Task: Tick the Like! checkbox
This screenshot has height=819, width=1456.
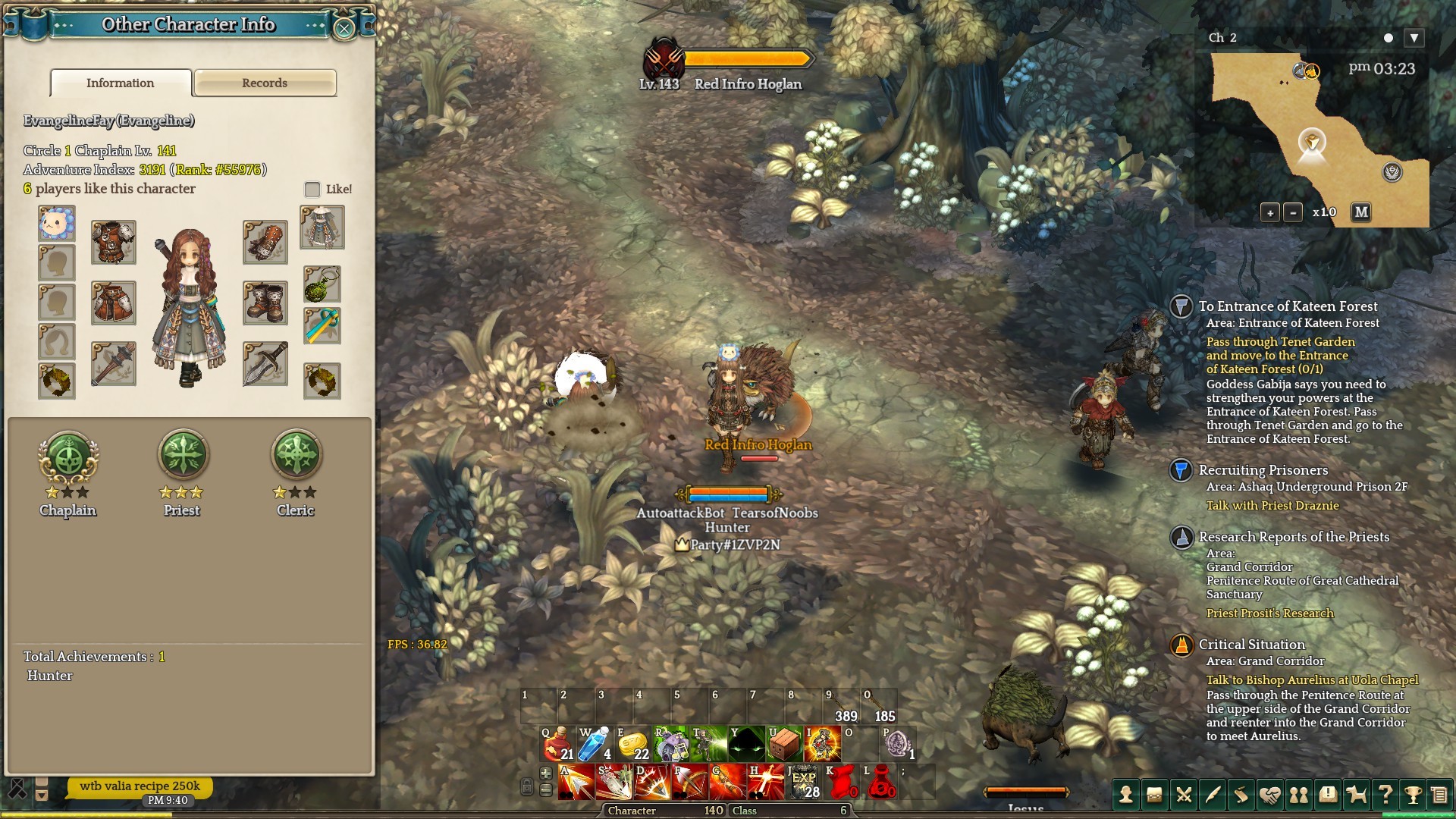Action: pos(312,189)
